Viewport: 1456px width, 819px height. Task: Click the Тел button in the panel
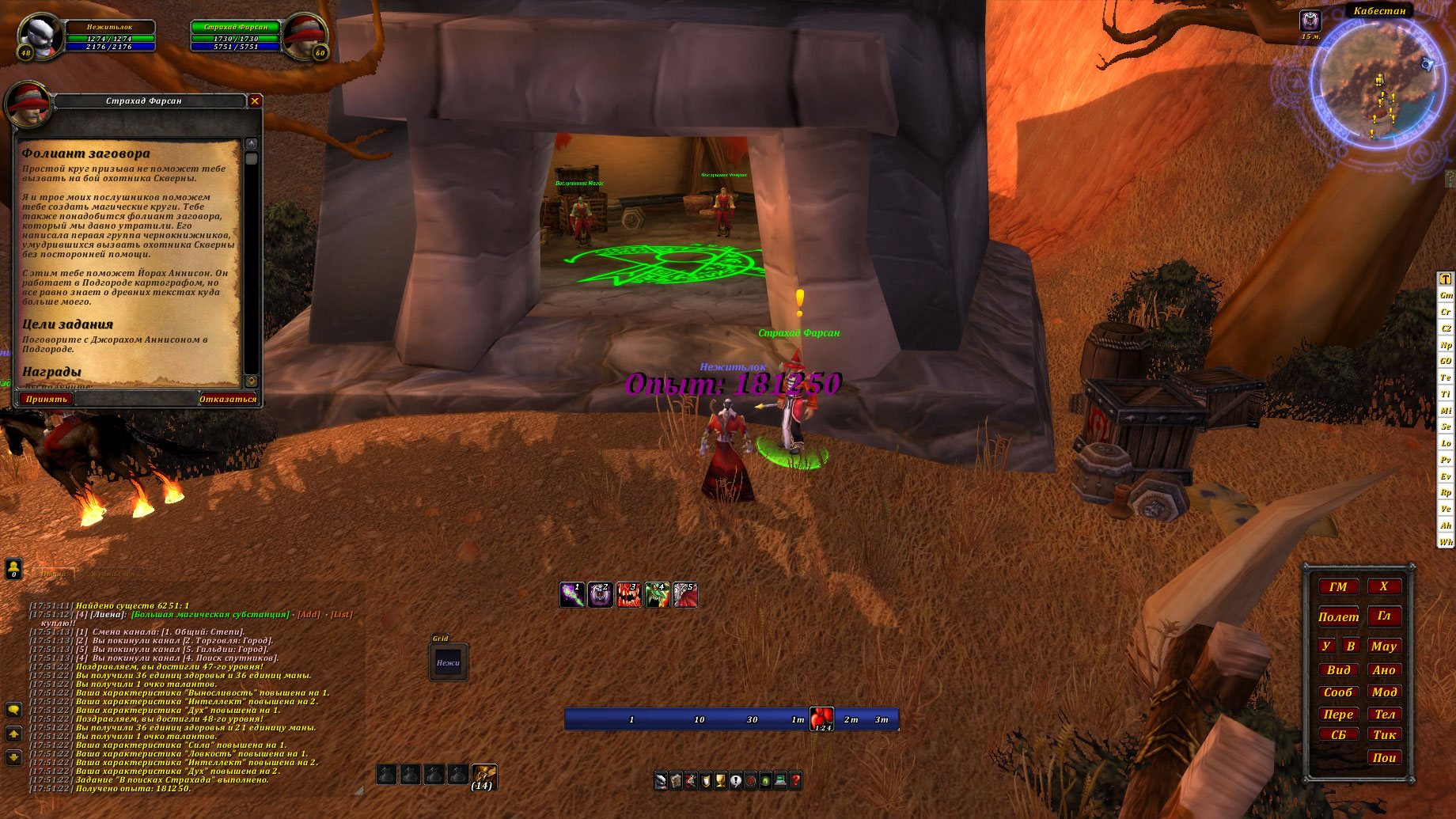click(1384, 714)
